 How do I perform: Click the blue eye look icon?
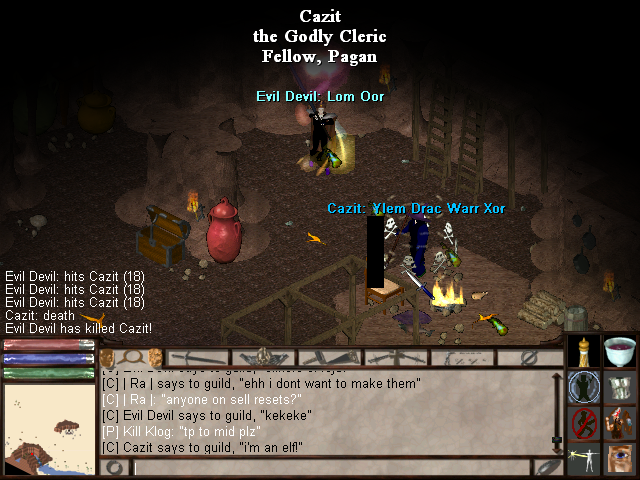coord(620,459)
